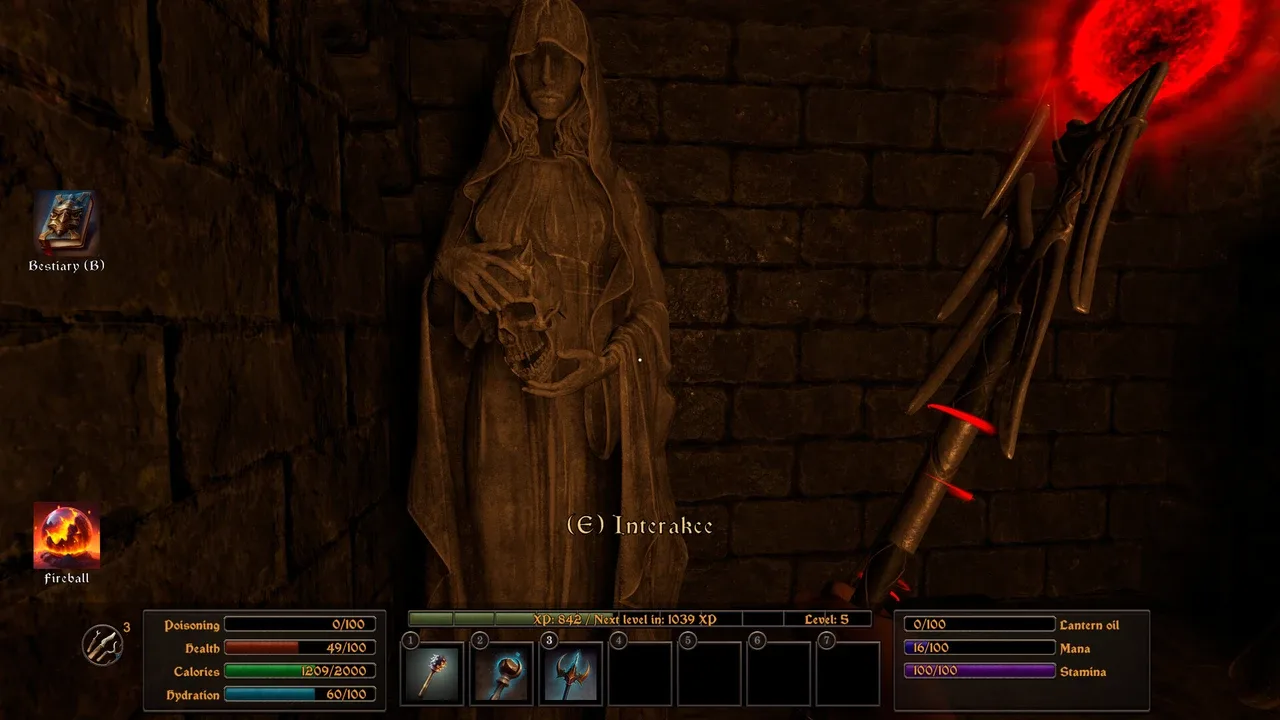1280x720 pixels.
Task: Click the round lockpicks icon with count 3
Action: point(102,645)
